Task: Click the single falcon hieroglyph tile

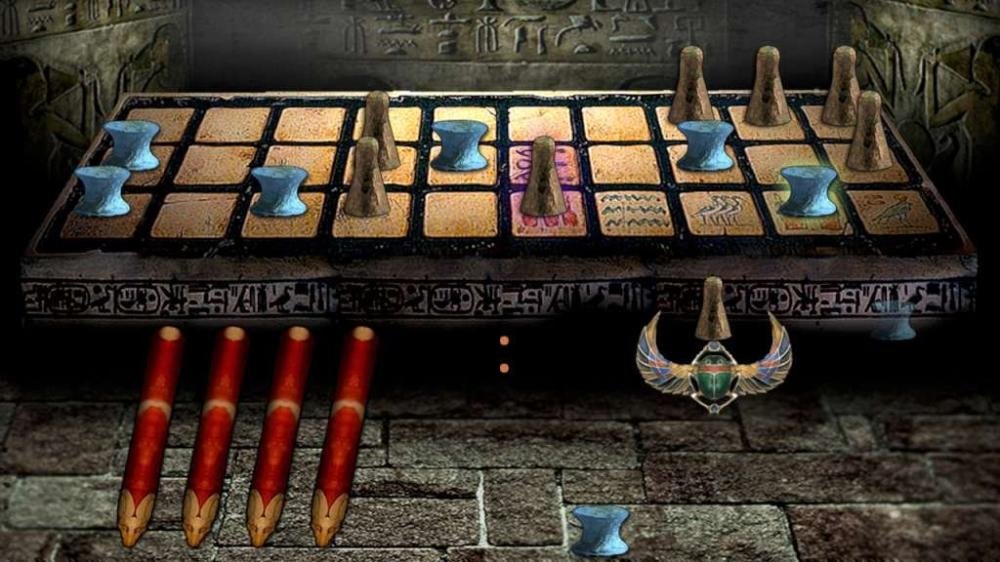Action: coord(894,212)
